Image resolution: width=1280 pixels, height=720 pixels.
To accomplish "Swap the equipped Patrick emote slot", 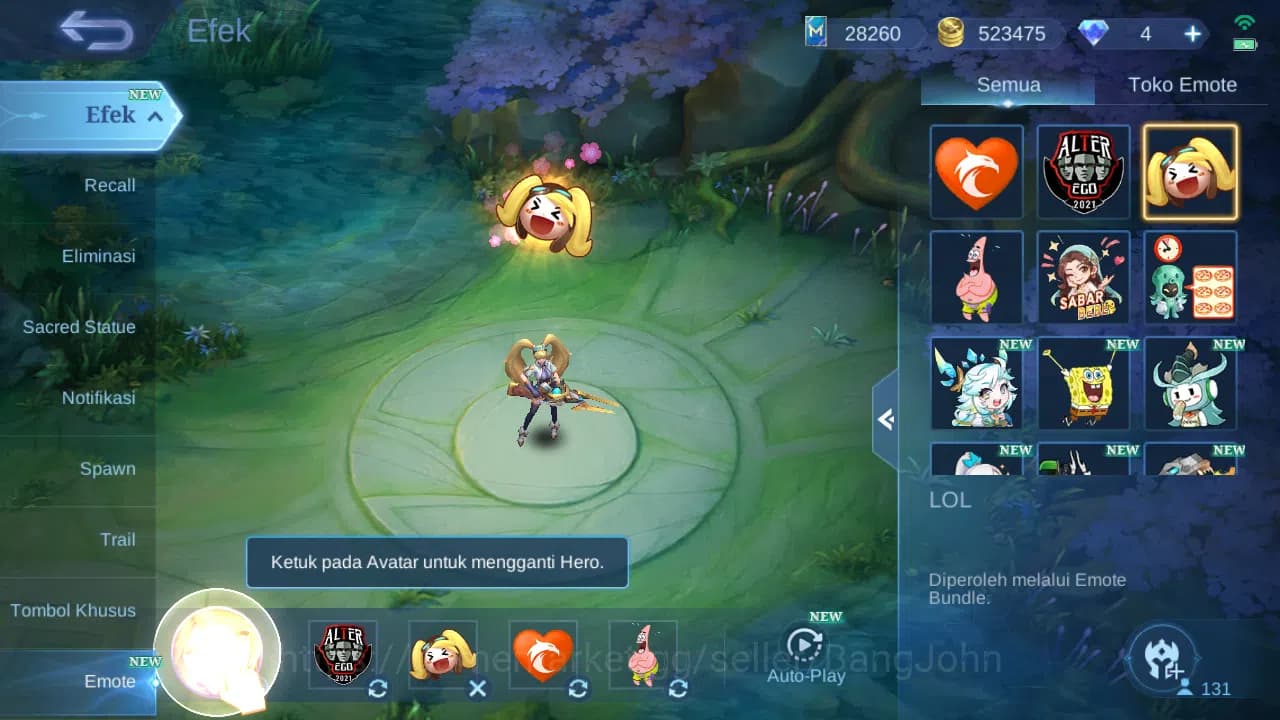I will (678, 689).
